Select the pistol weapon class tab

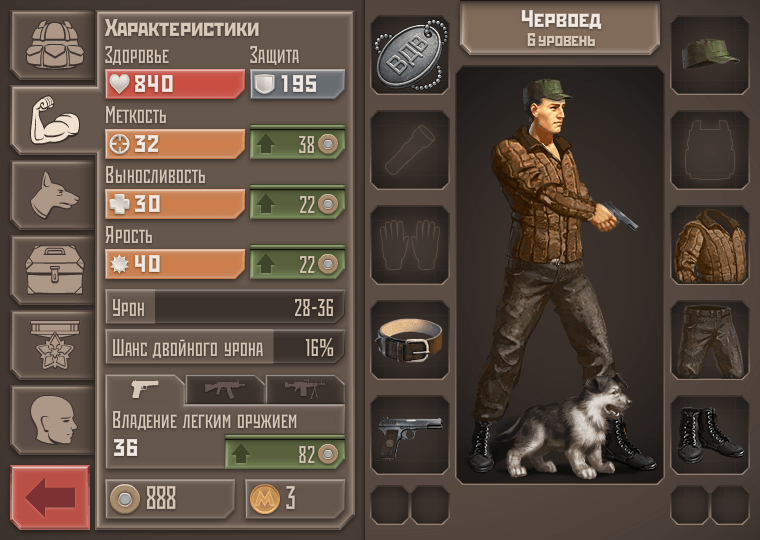(145, 389)
